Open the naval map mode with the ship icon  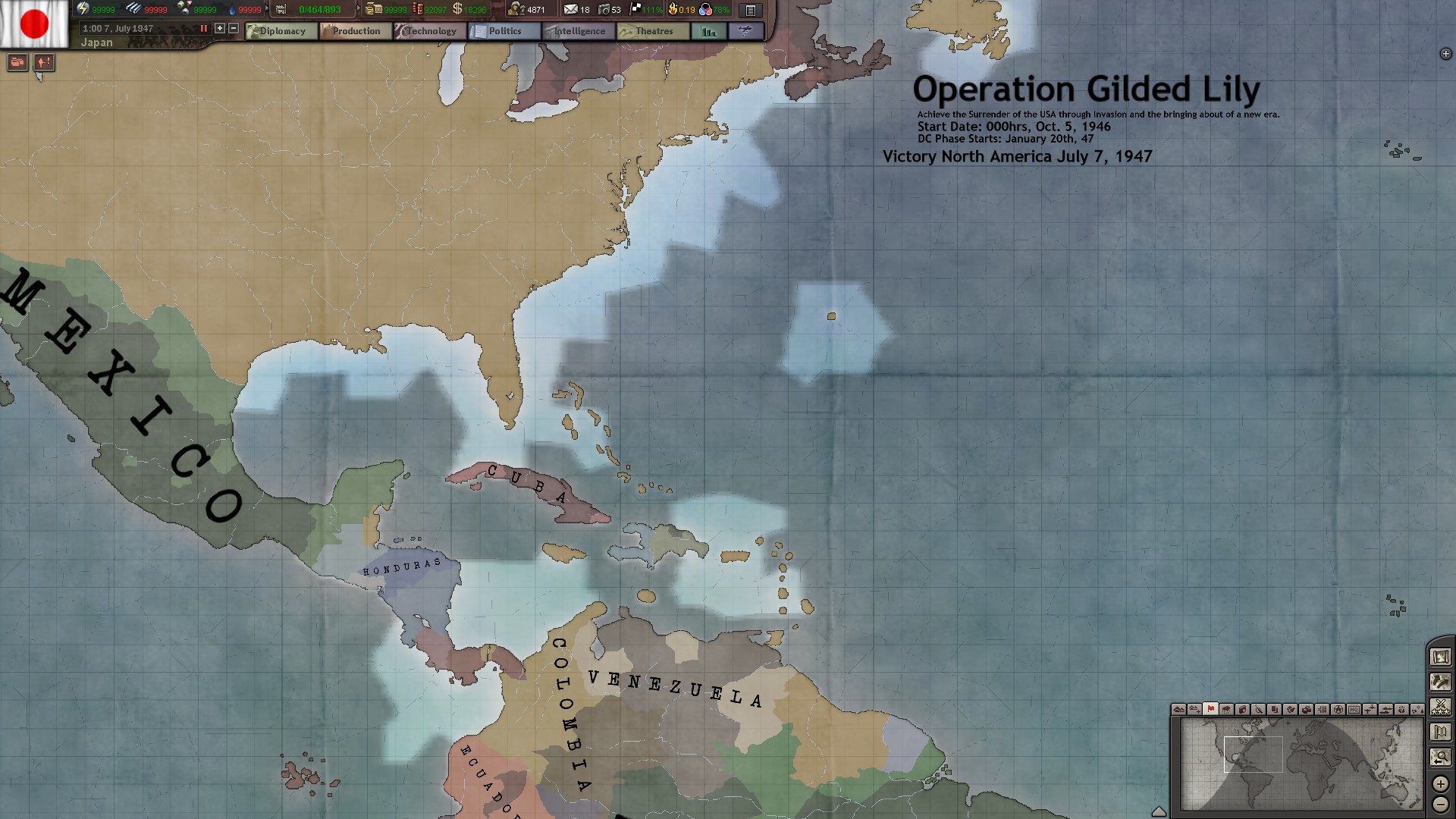[1386, 710]
